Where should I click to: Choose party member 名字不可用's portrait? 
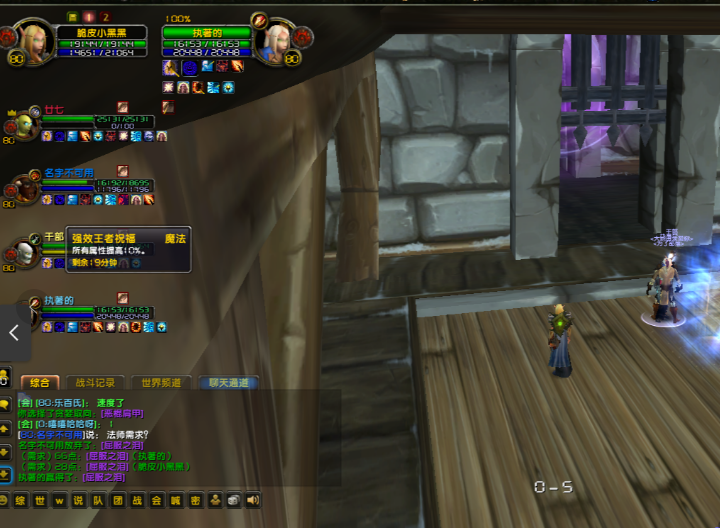tap(26, 188)
